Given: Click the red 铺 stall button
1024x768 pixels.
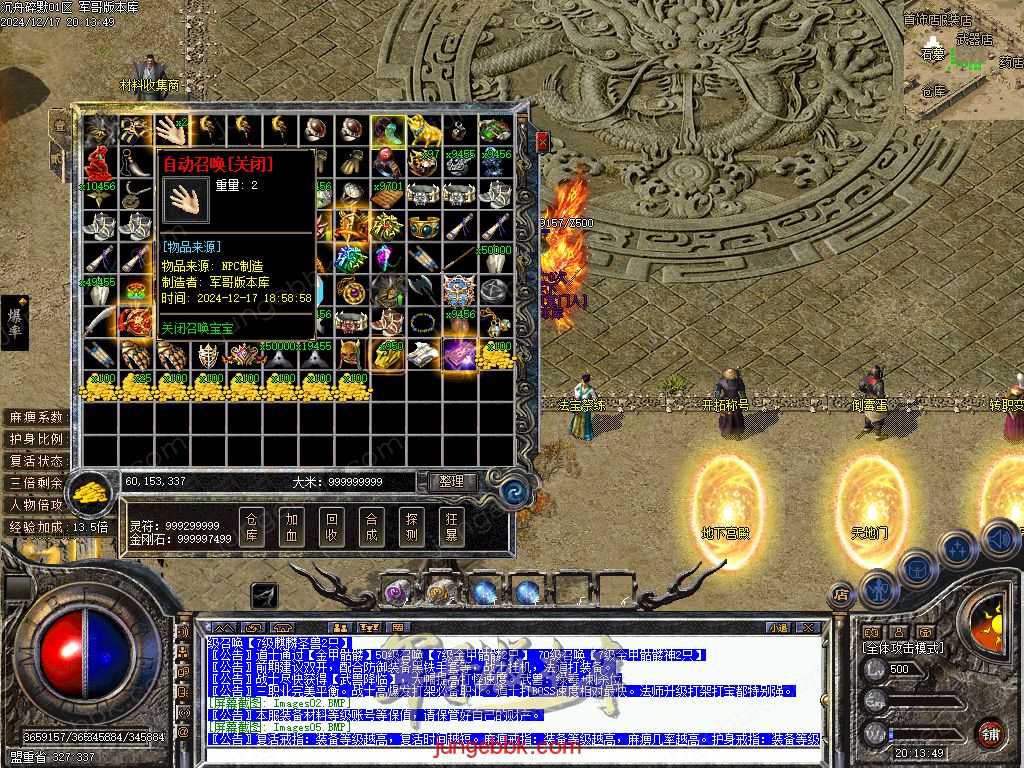Looking at the screenshot, I should pyautogui.click(x=990, y=734).
